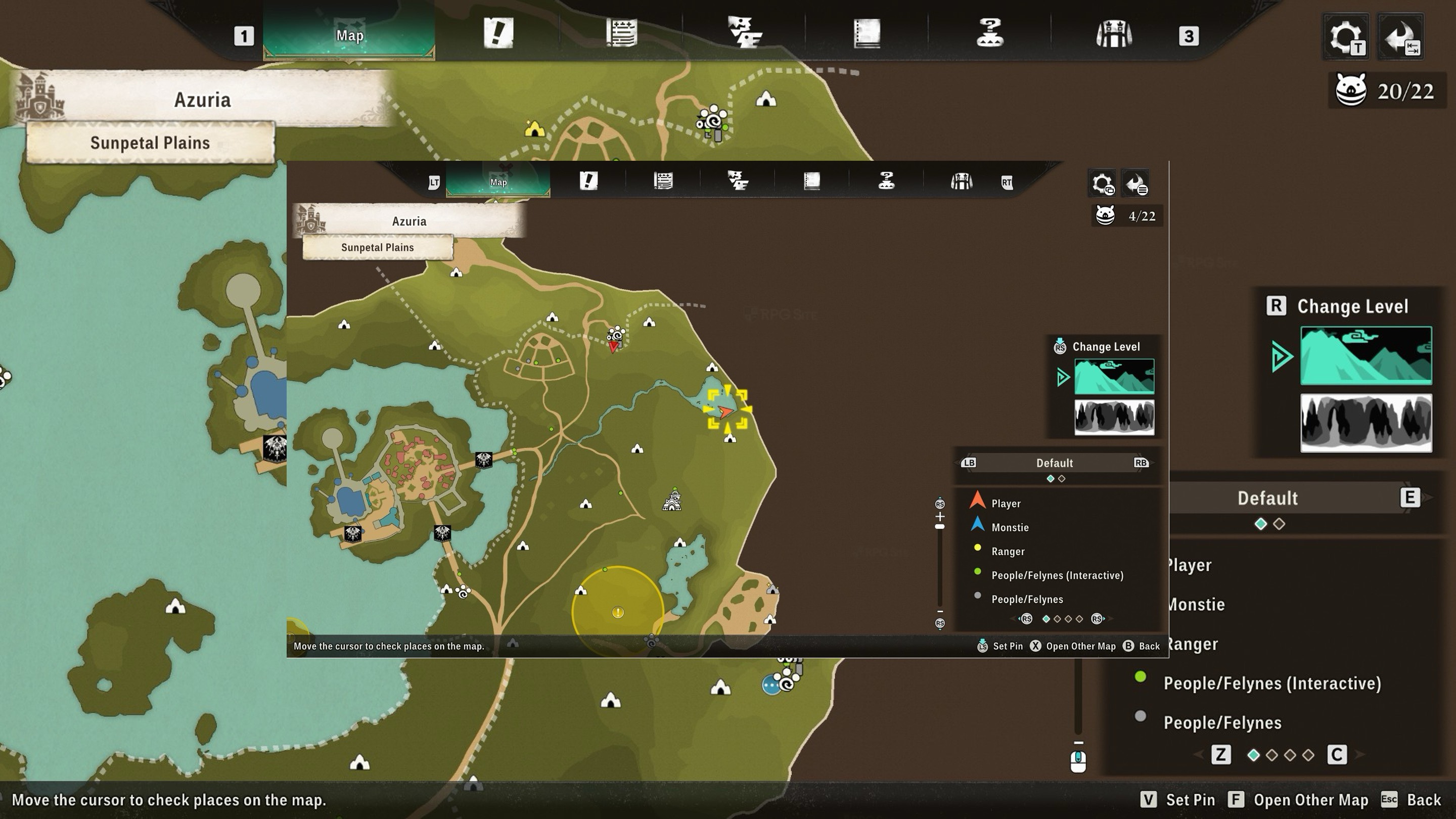Image resolution: width=1456 pixels, height=819 pixels.
Task: Select the large monster silhouette tab in the main bar
Action: pyautogui.click(x=744, y=32)
